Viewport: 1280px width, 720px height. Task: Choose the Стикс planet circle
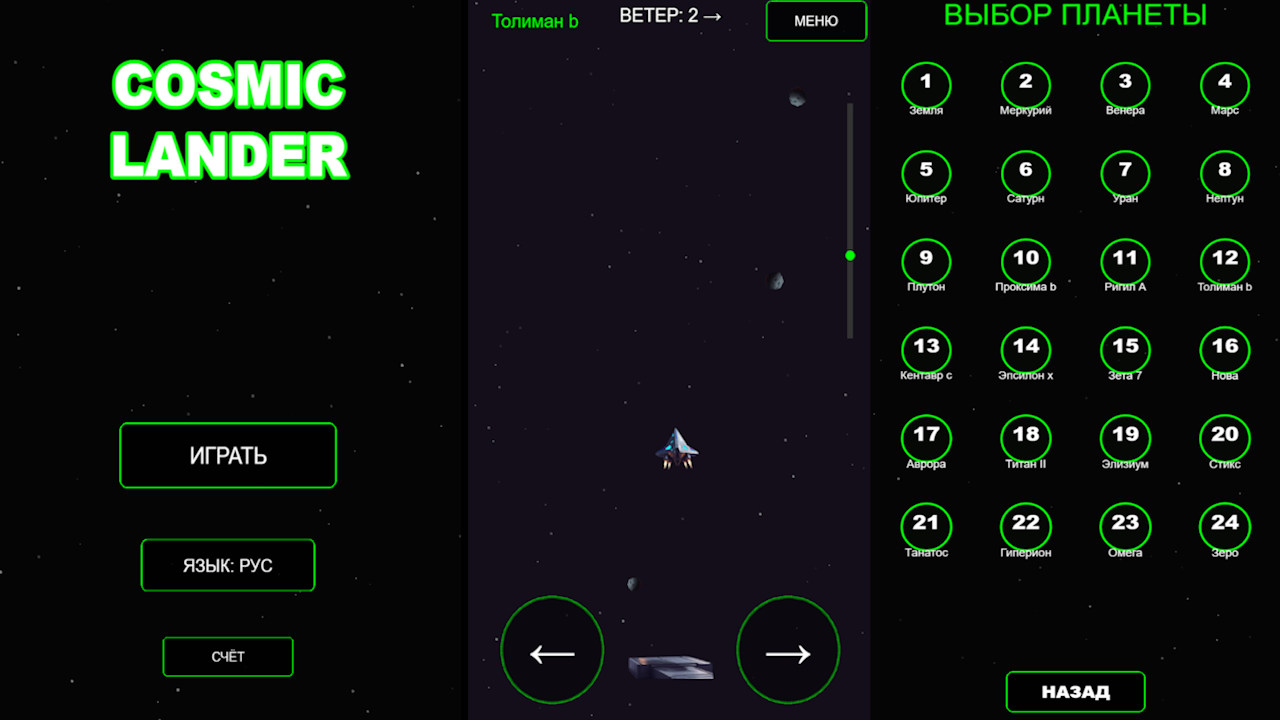tap(1224, 434)
